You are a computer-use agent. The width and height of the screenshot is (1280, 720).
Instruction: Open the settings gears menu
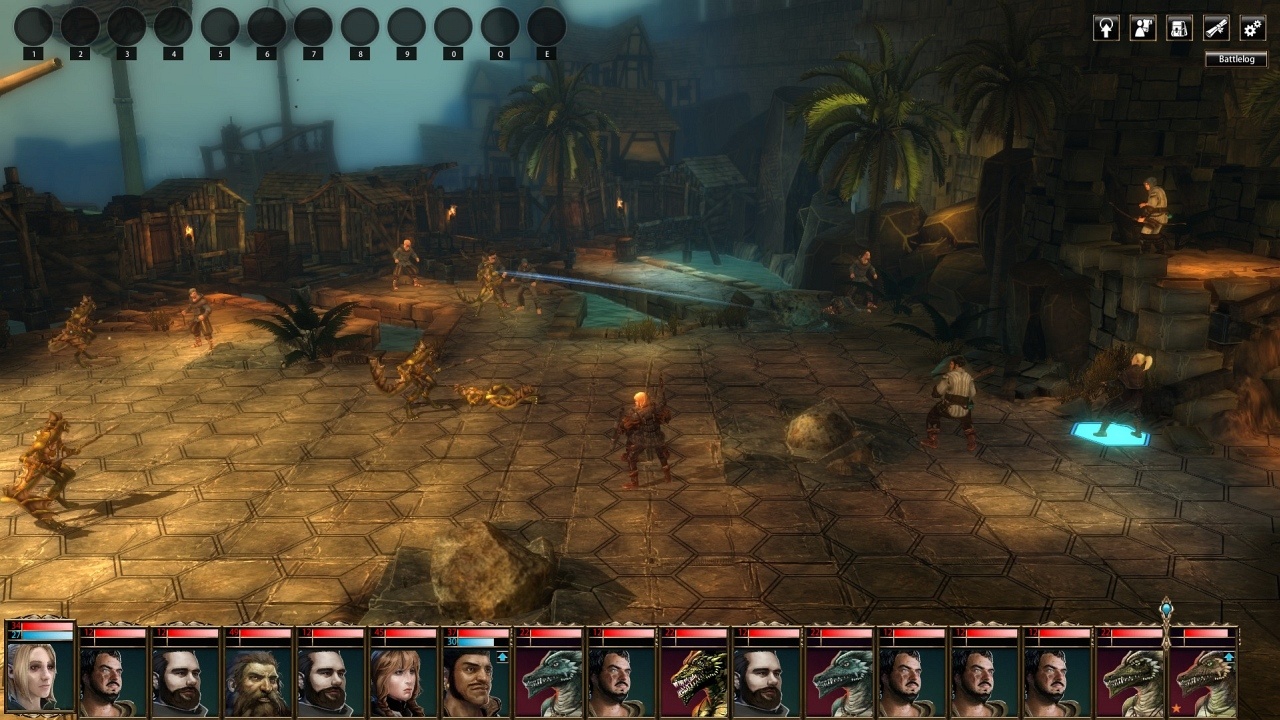pos(1253,28)
